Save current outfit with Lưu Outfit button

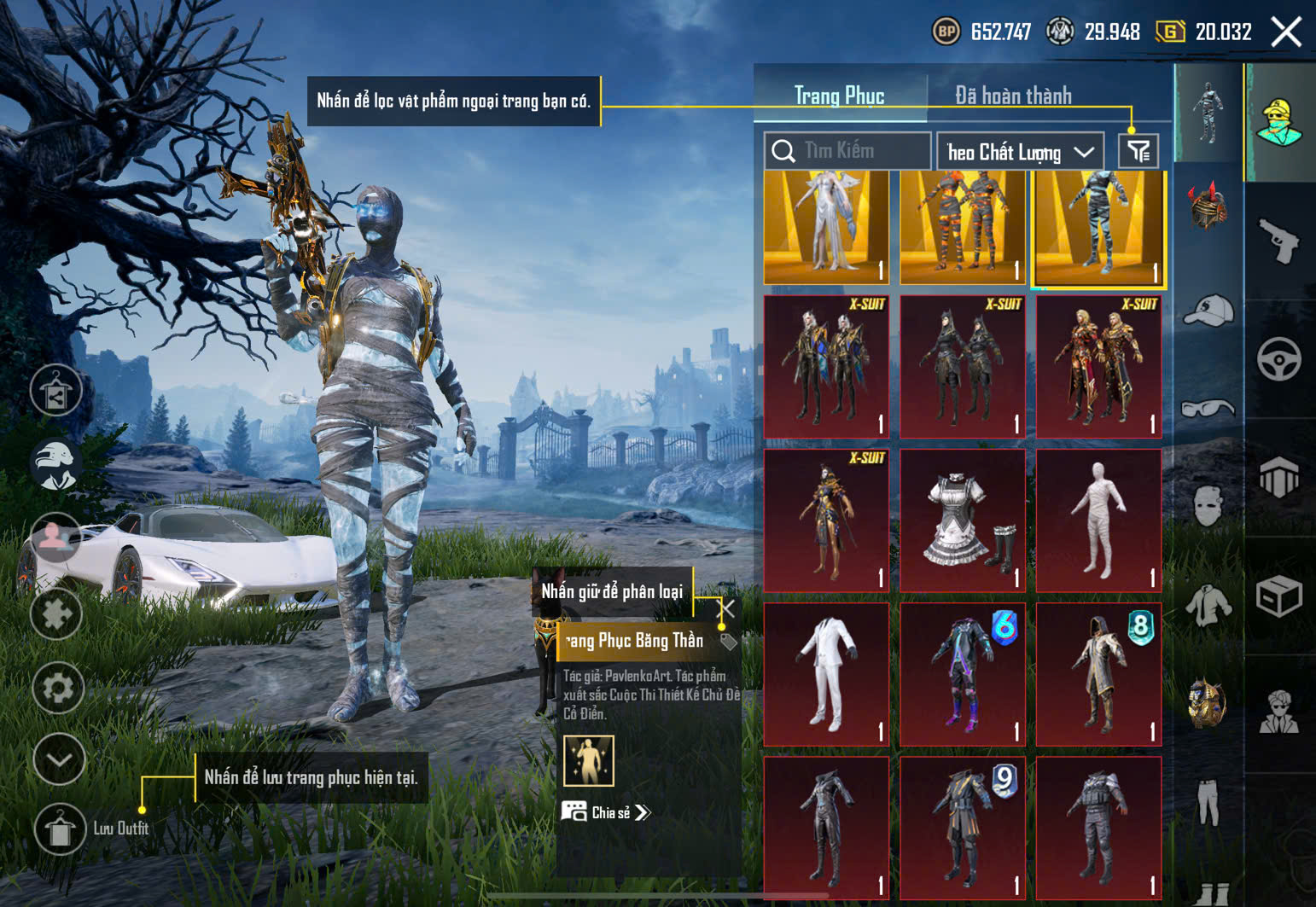(x=60, y=829)
